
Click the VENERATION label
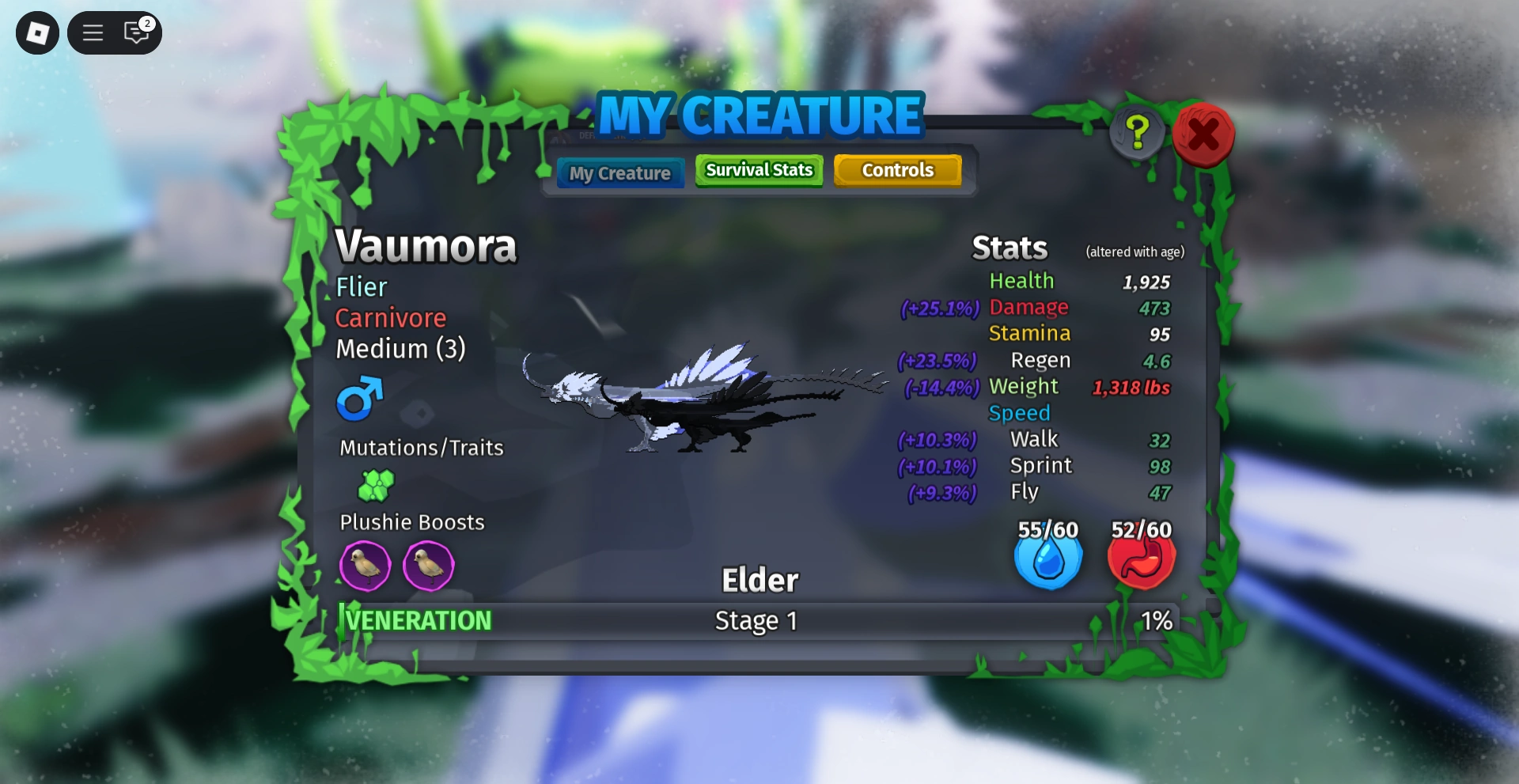point(417,620)
